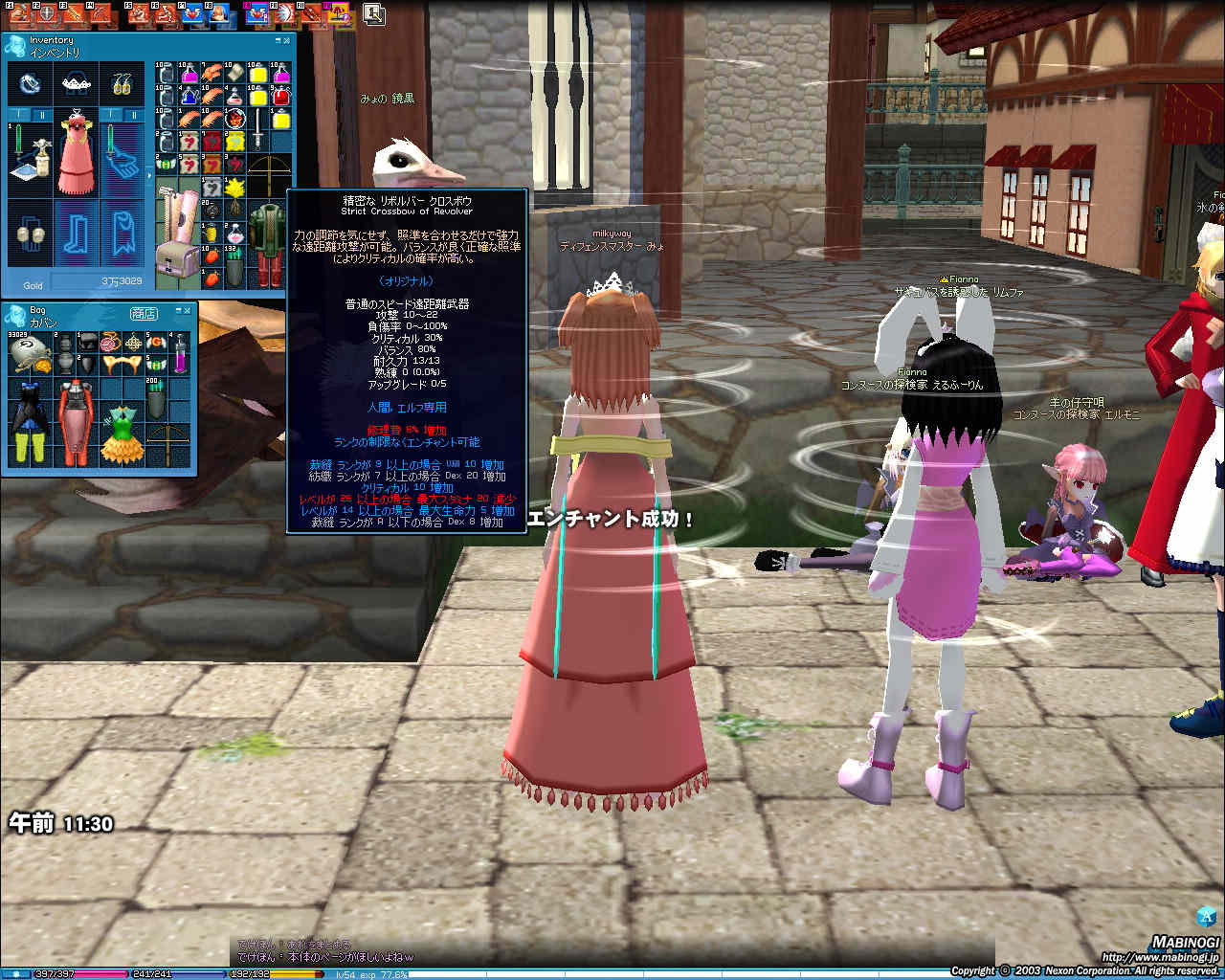The width and height of the screenshot is (1225, 980).
Task: Open the 商店 shop button in Bag
Action: click(x=144, y=313)
